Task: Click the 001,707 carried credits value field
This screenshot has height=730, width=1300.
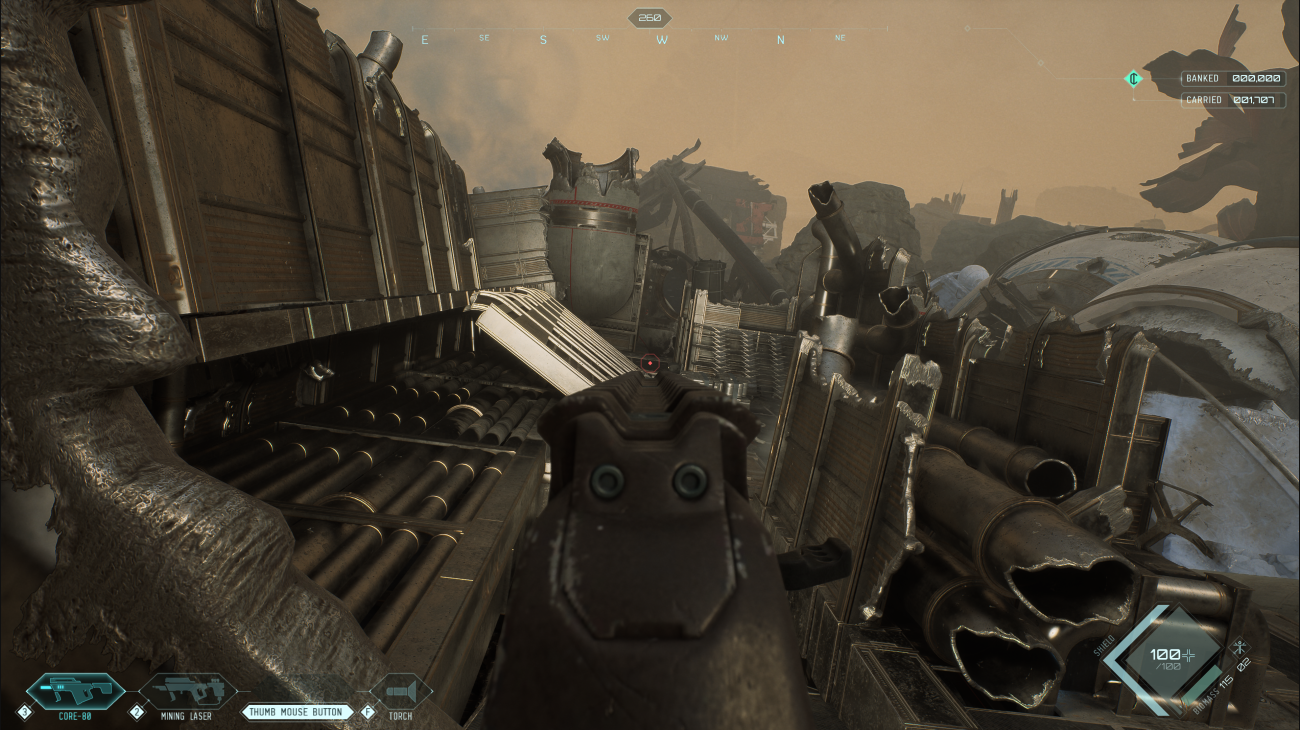Action: pyautogui.click(x=1253, y=100)
